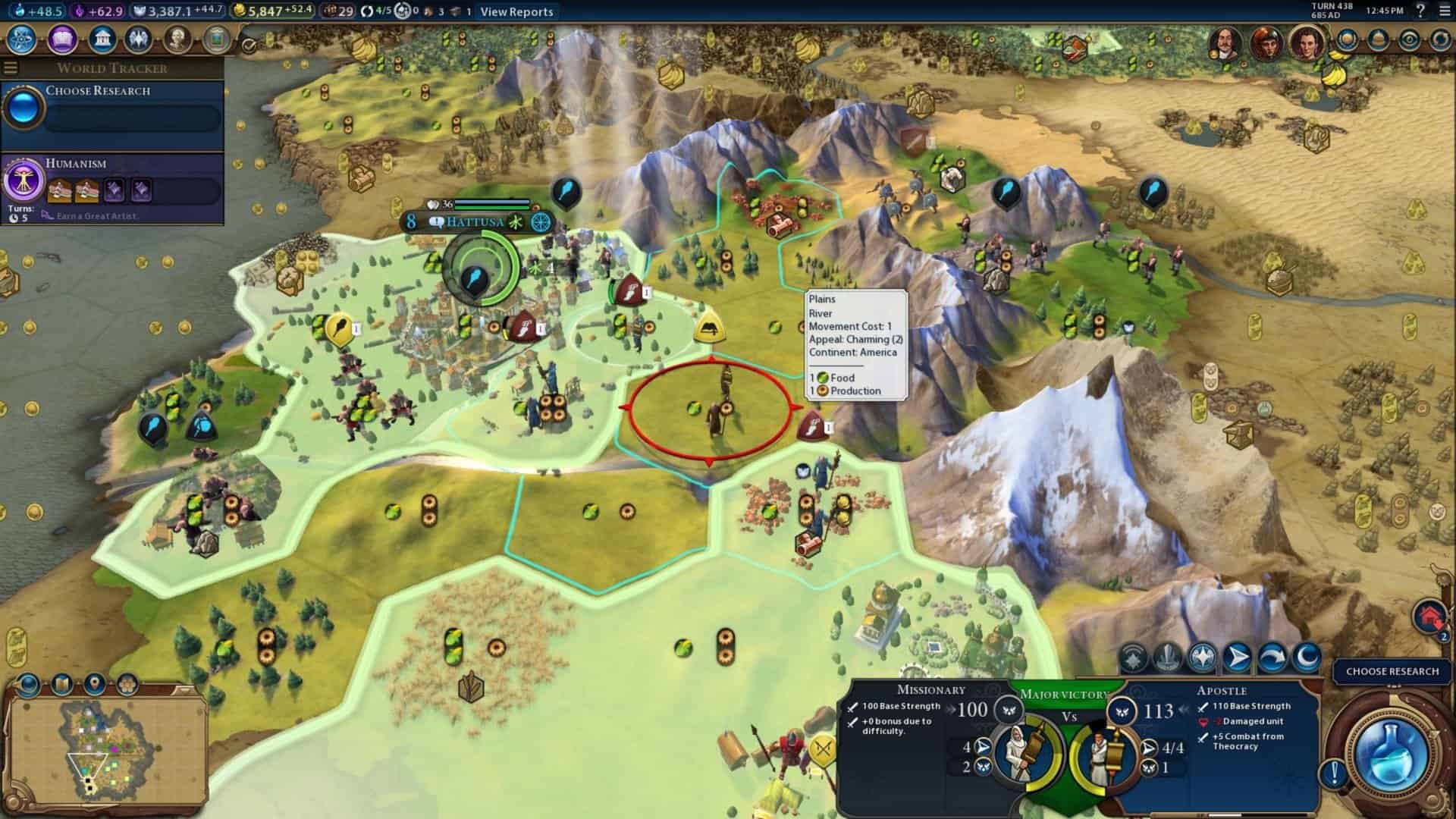Toggle the World Tracker hamburger menu

click(11, 67)
